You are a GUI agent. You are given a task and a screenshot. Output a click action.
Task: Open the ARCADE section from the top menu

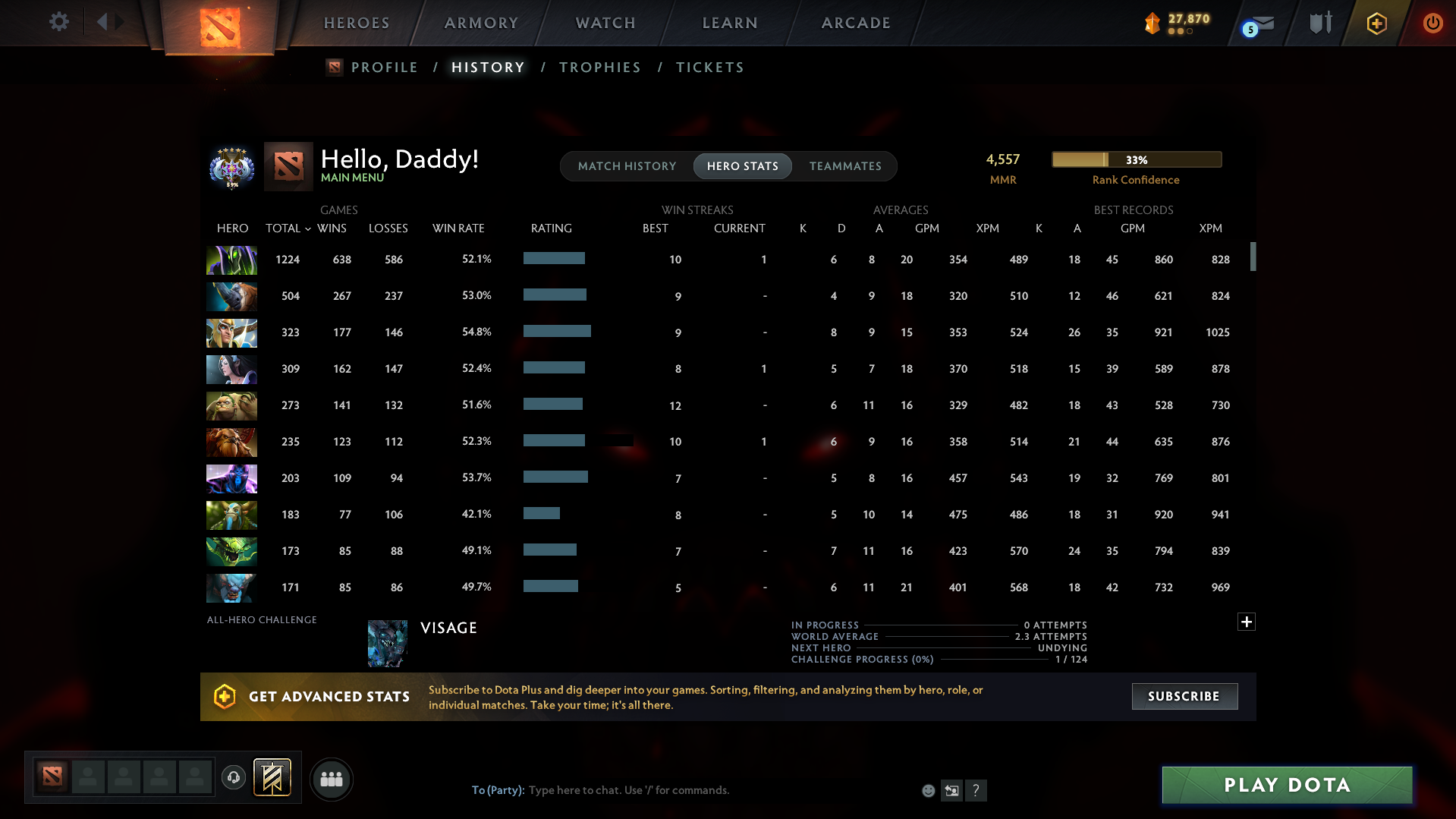tap(856, 23)
